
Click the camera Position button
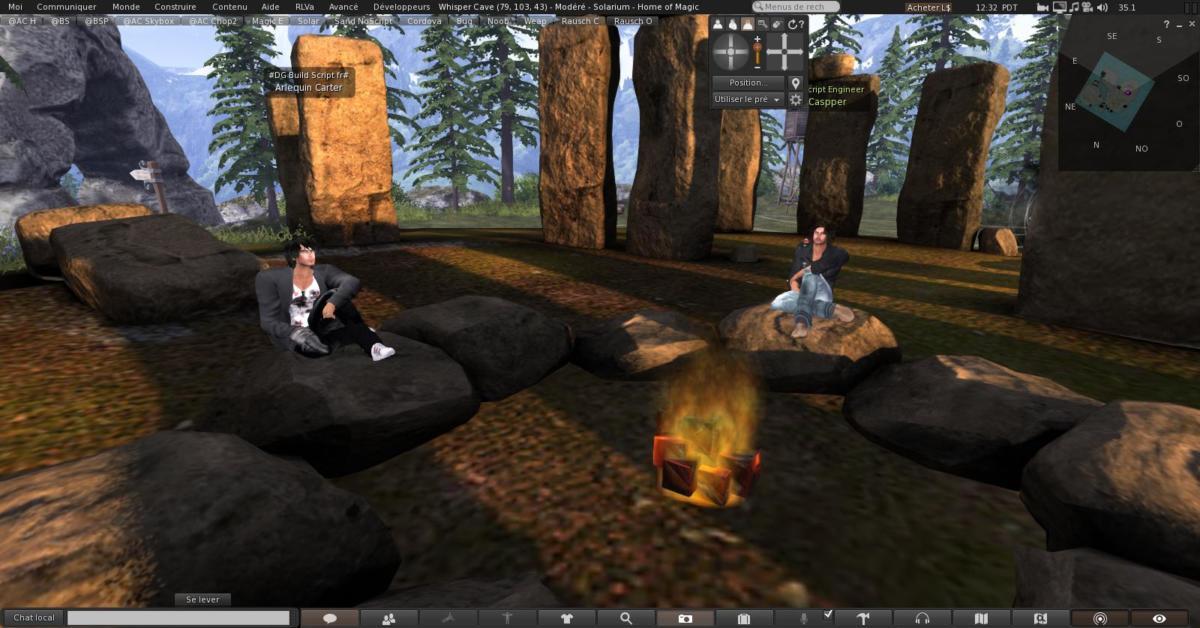(747, 83)
